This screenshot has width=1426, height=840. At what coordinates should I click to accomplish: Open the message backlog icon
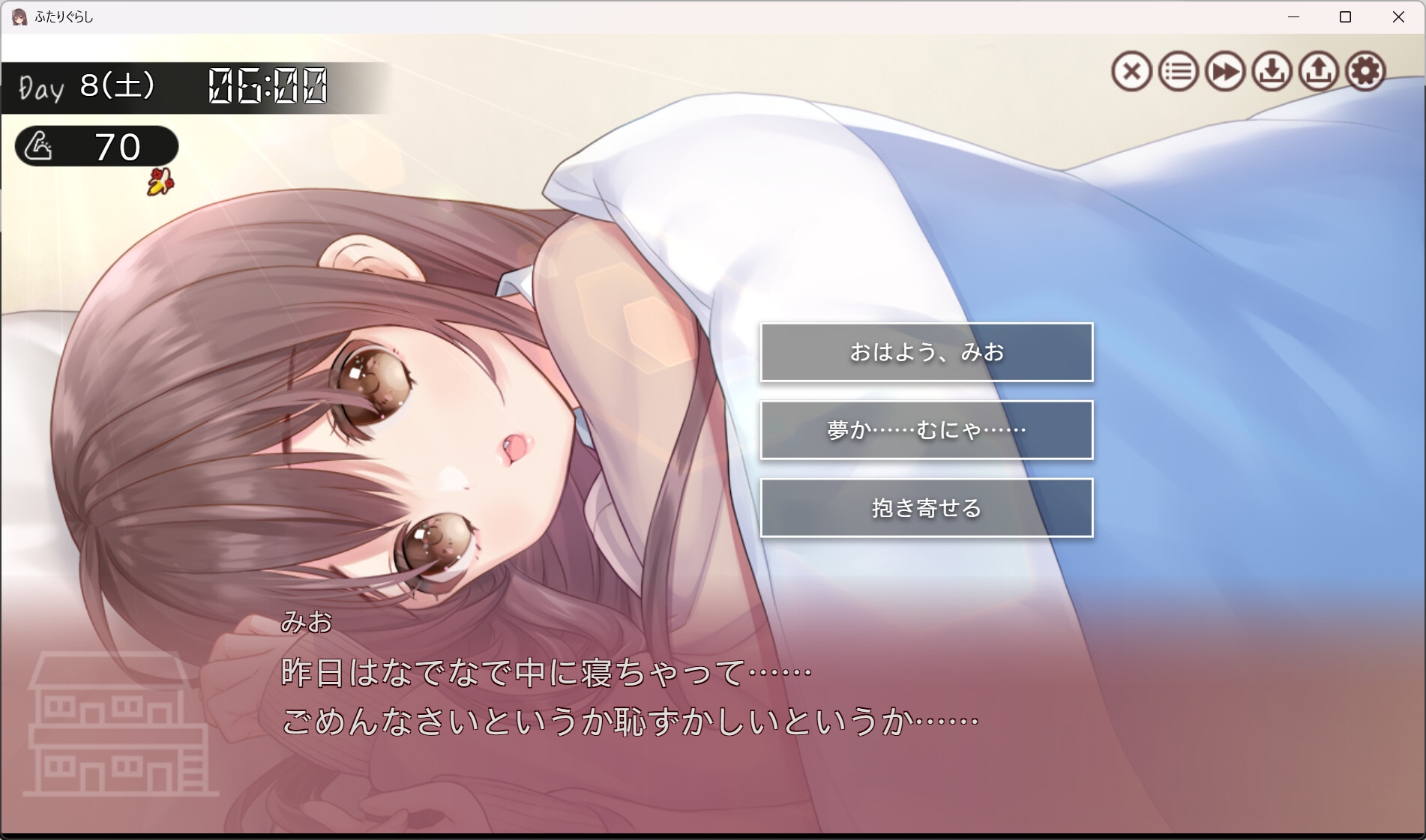click(x=1179, y=72)
